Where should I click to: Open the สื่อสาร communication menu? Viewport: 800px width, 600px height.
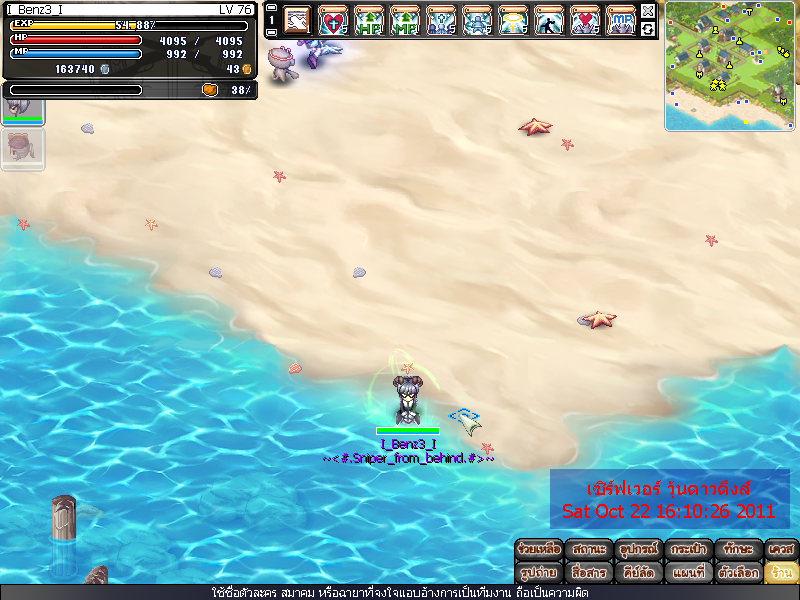coord(590,573)
